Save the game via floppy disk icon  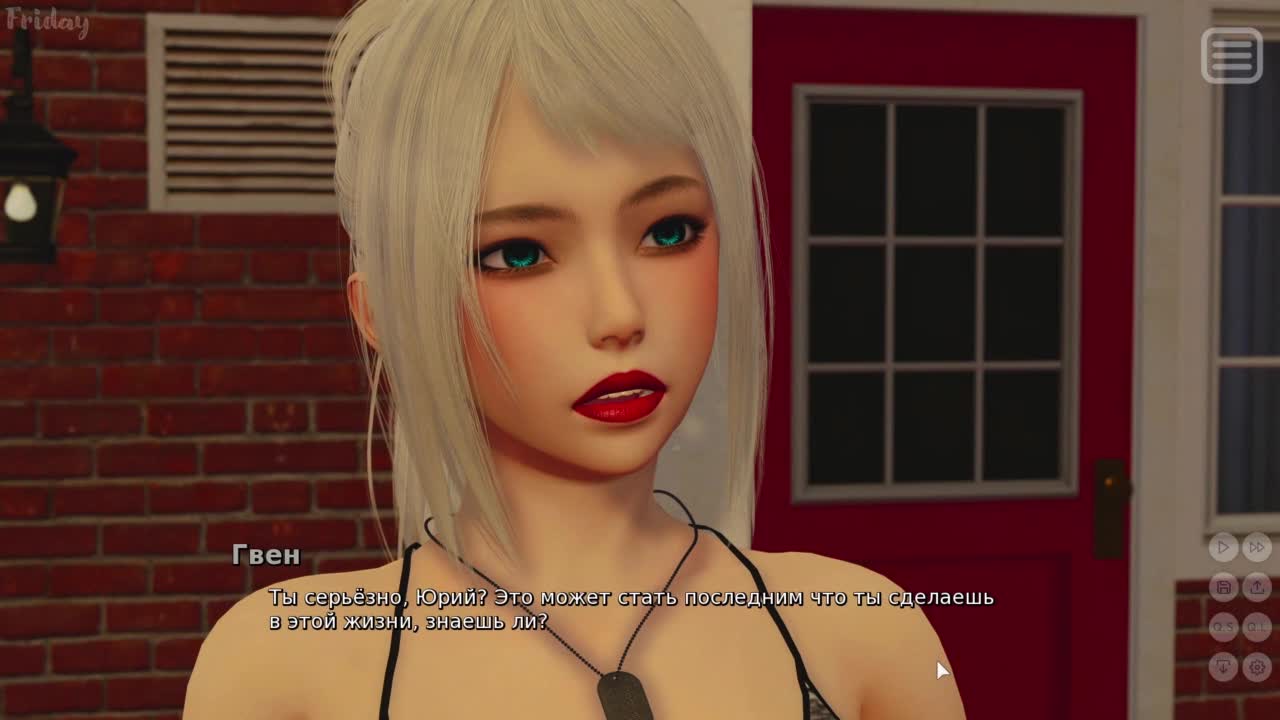tap(1223, 587)
